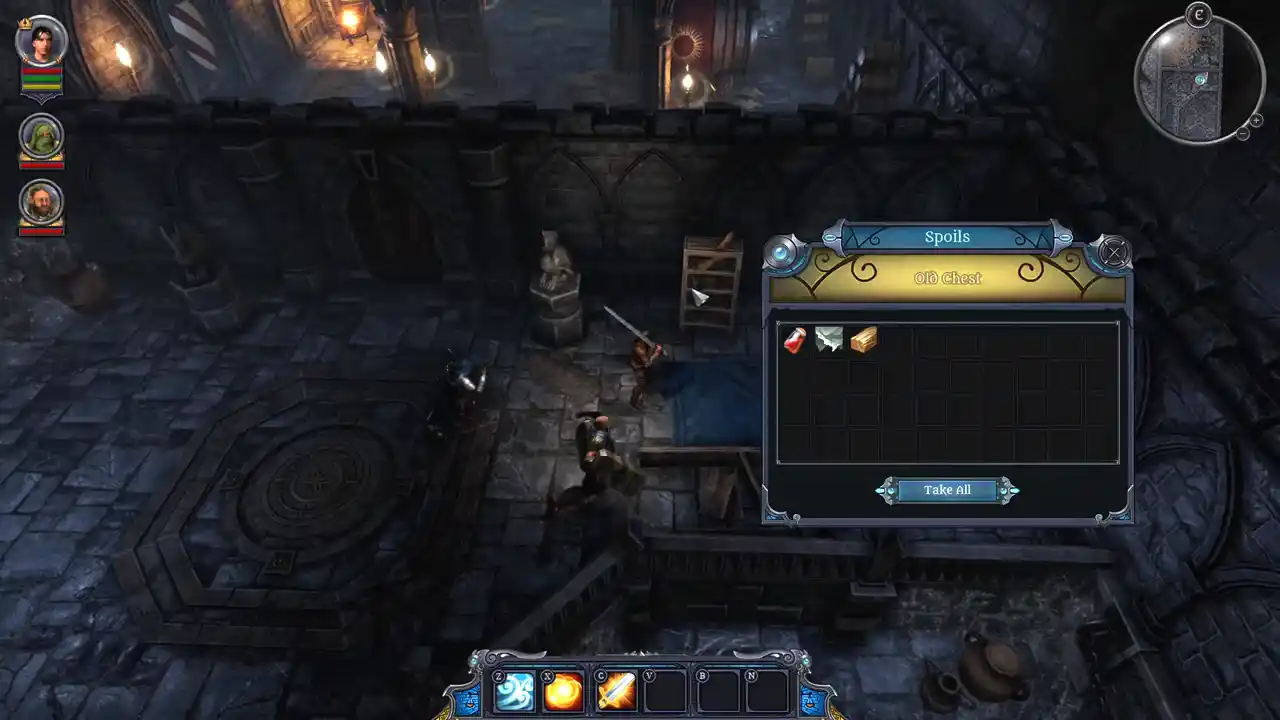The image size is (1280, 720).
Task: Zoom in on the minimap
Action: pos(1256,119)
